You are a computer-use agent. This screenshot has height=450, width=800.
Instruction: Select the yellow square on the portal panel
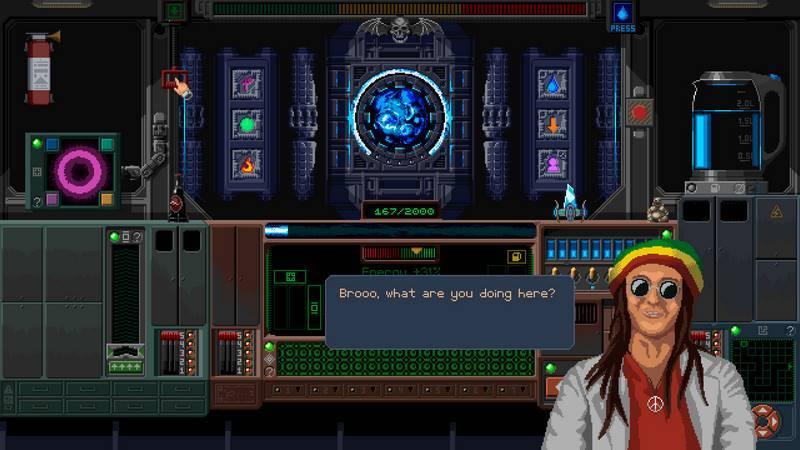[105, 199]
